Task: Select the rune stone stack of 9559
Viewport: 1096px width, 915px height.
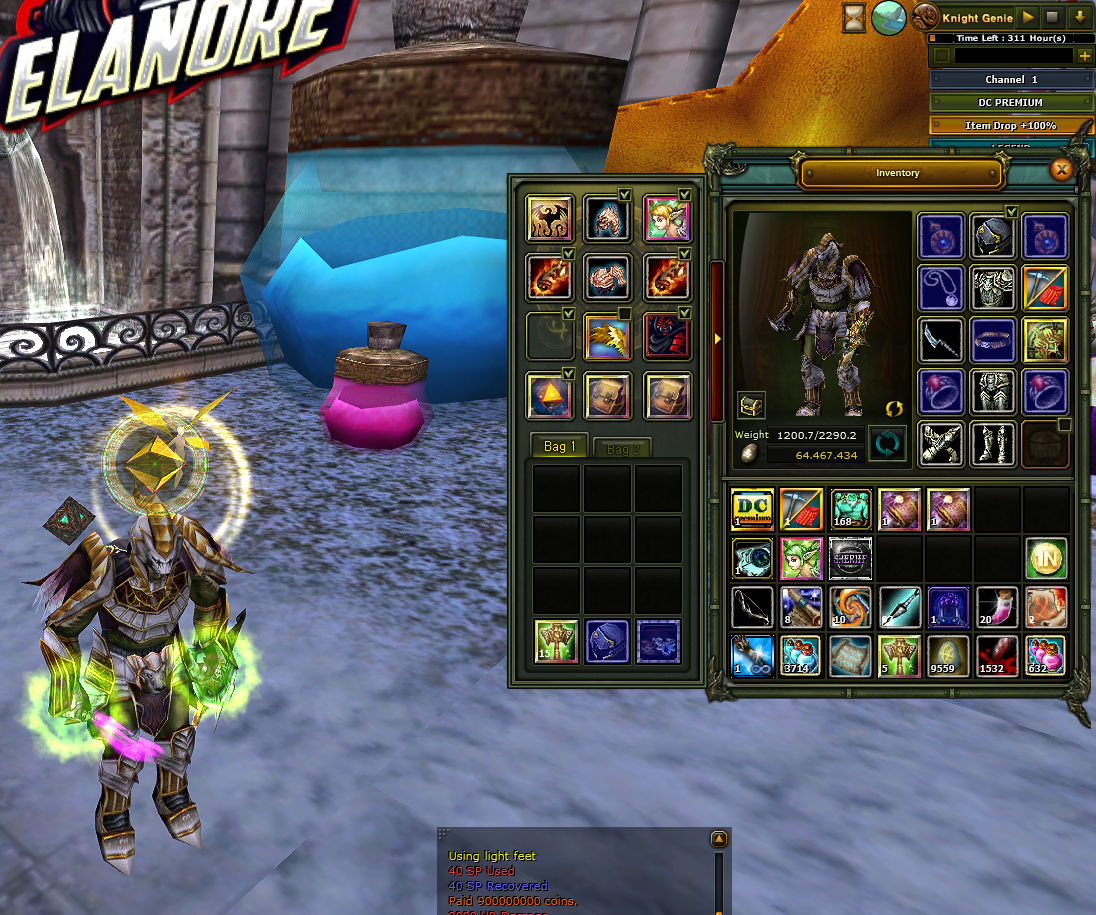Action: point(948,656)
